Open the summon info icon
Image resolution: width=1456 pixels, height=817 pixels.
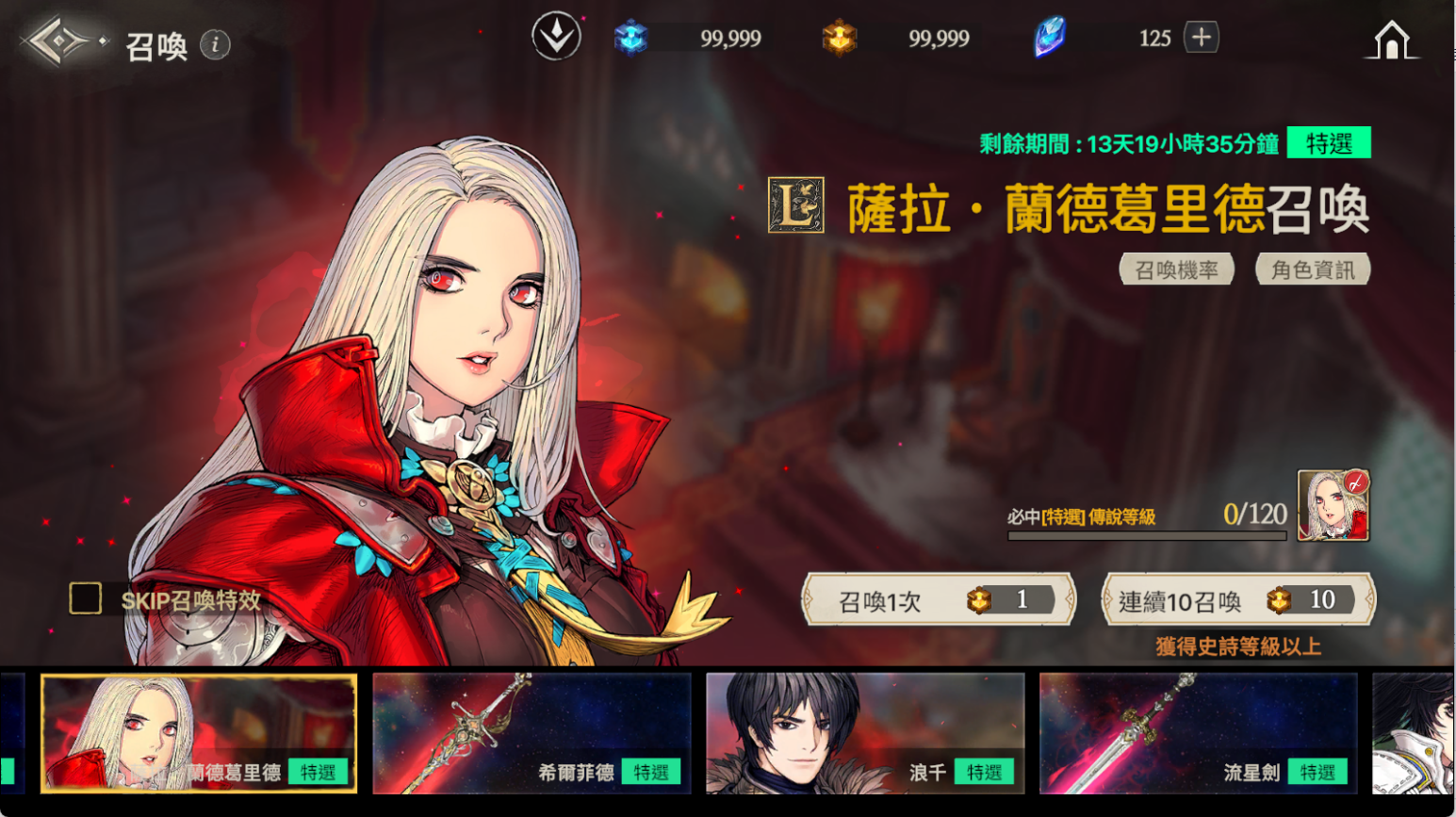(215, 44)
